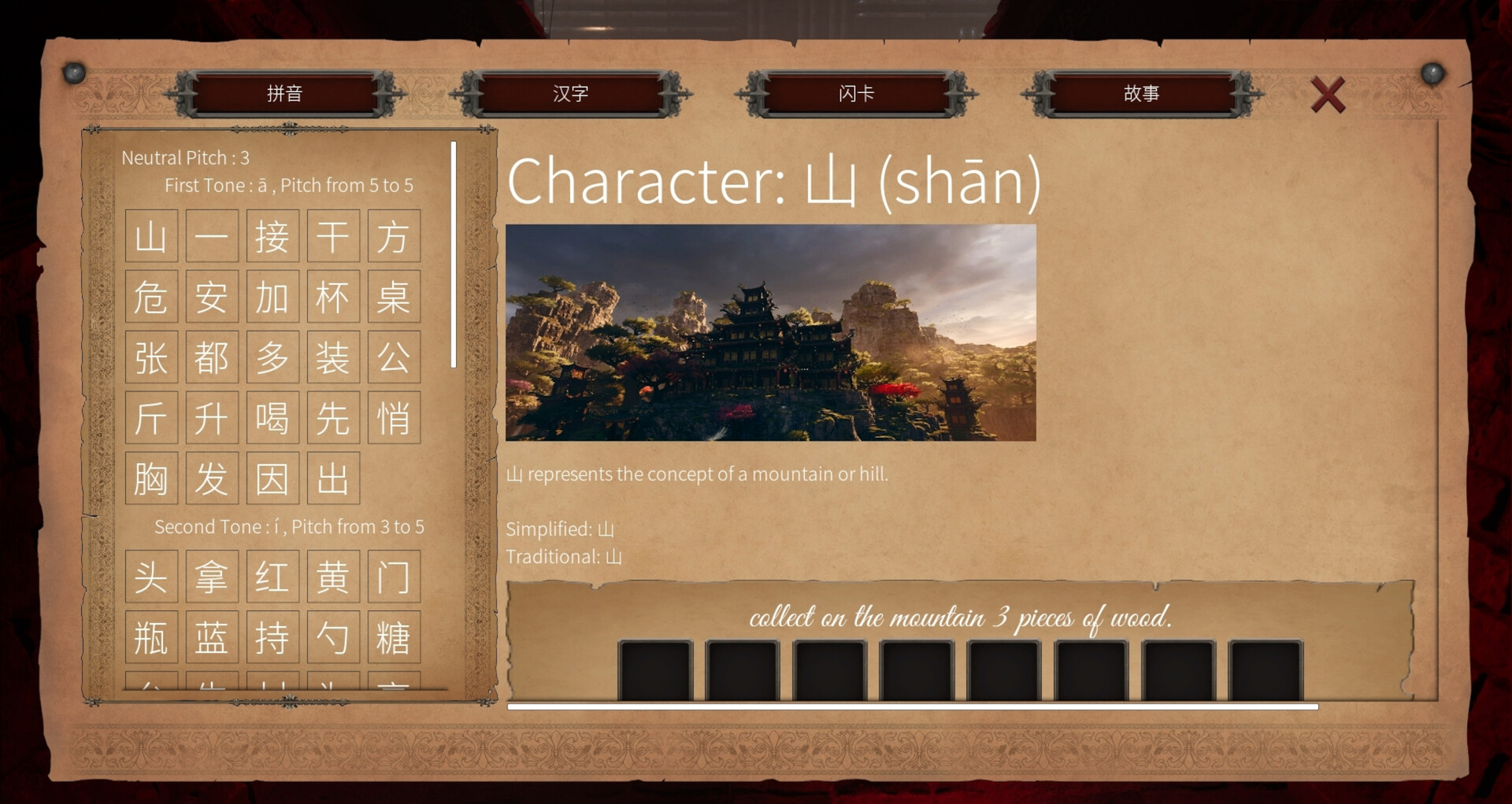Select the 一 character tile
Image resolution: width=1512 pixels, height=804 pixels.
tap(211, 235)
